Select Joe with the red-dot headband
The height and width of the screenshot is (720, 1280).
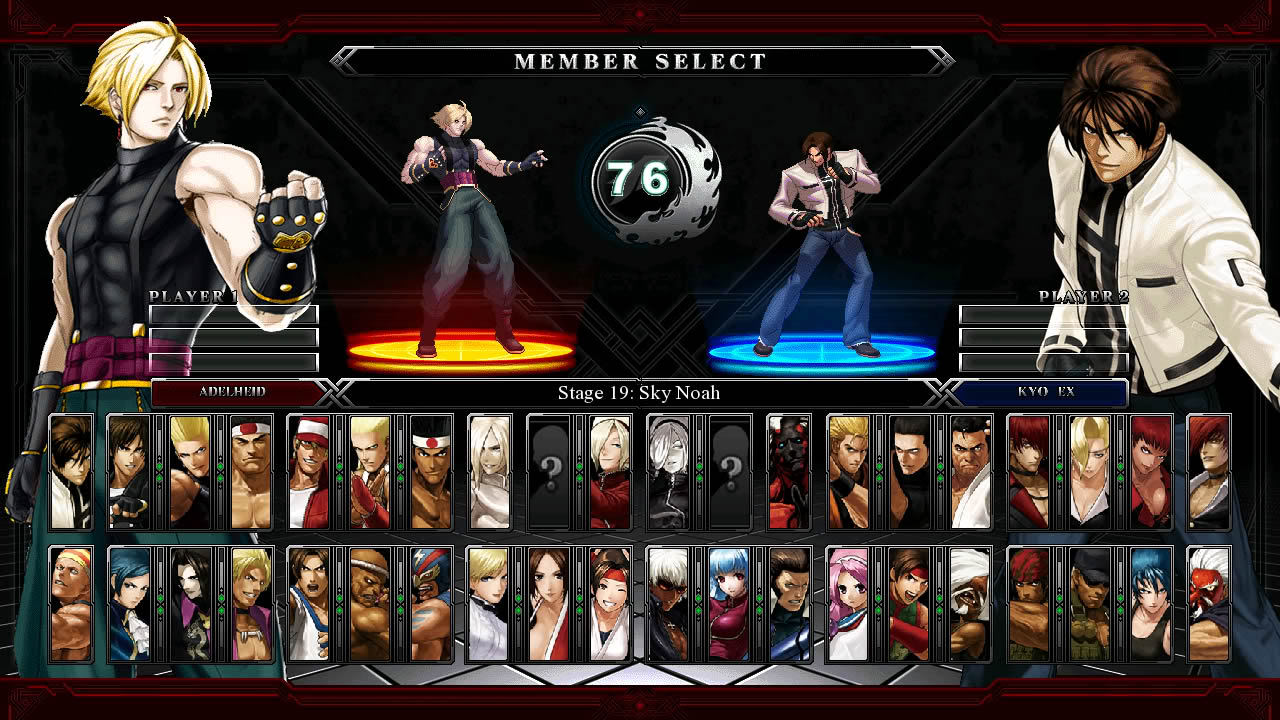click(431, 472)
